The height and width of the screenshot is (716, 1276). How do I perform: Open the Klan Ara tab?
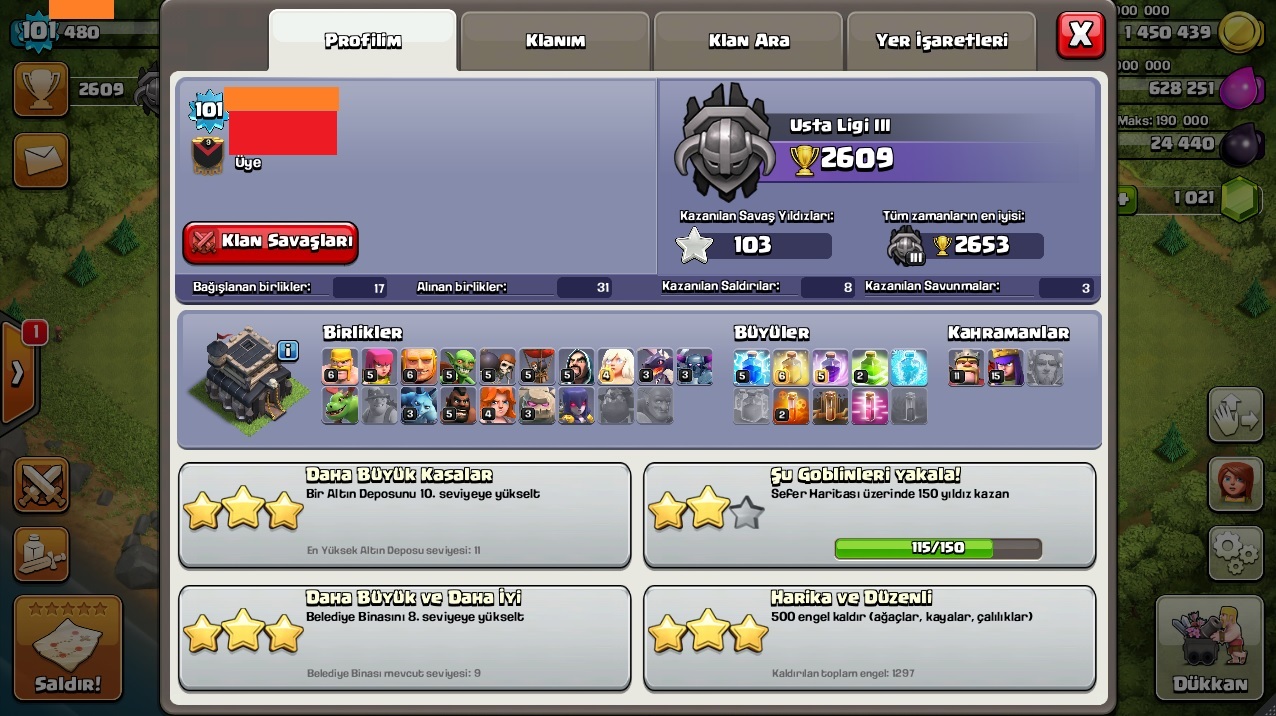[x=749, y=41]
